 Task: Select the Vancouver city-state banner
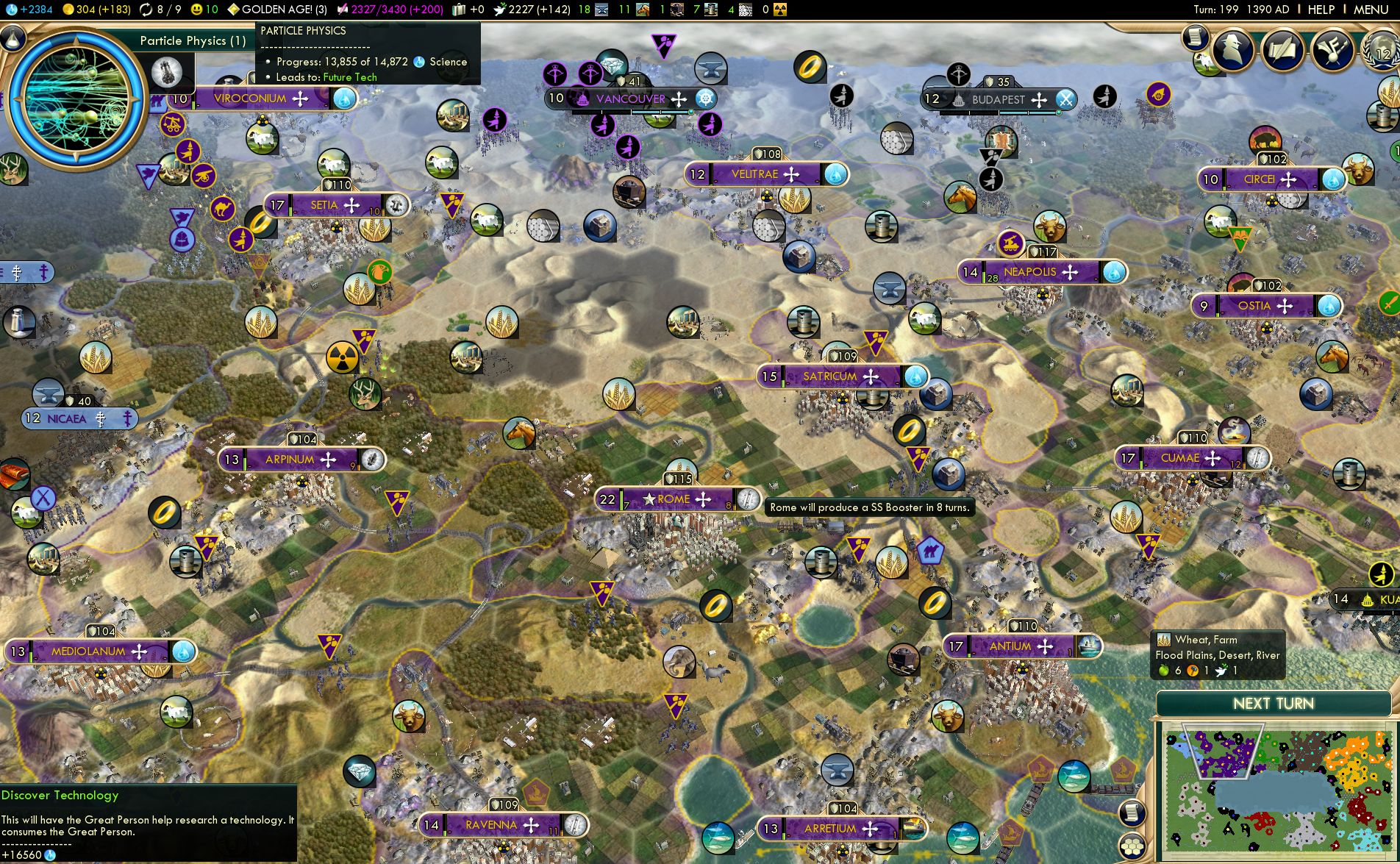(x=630, y=99)
